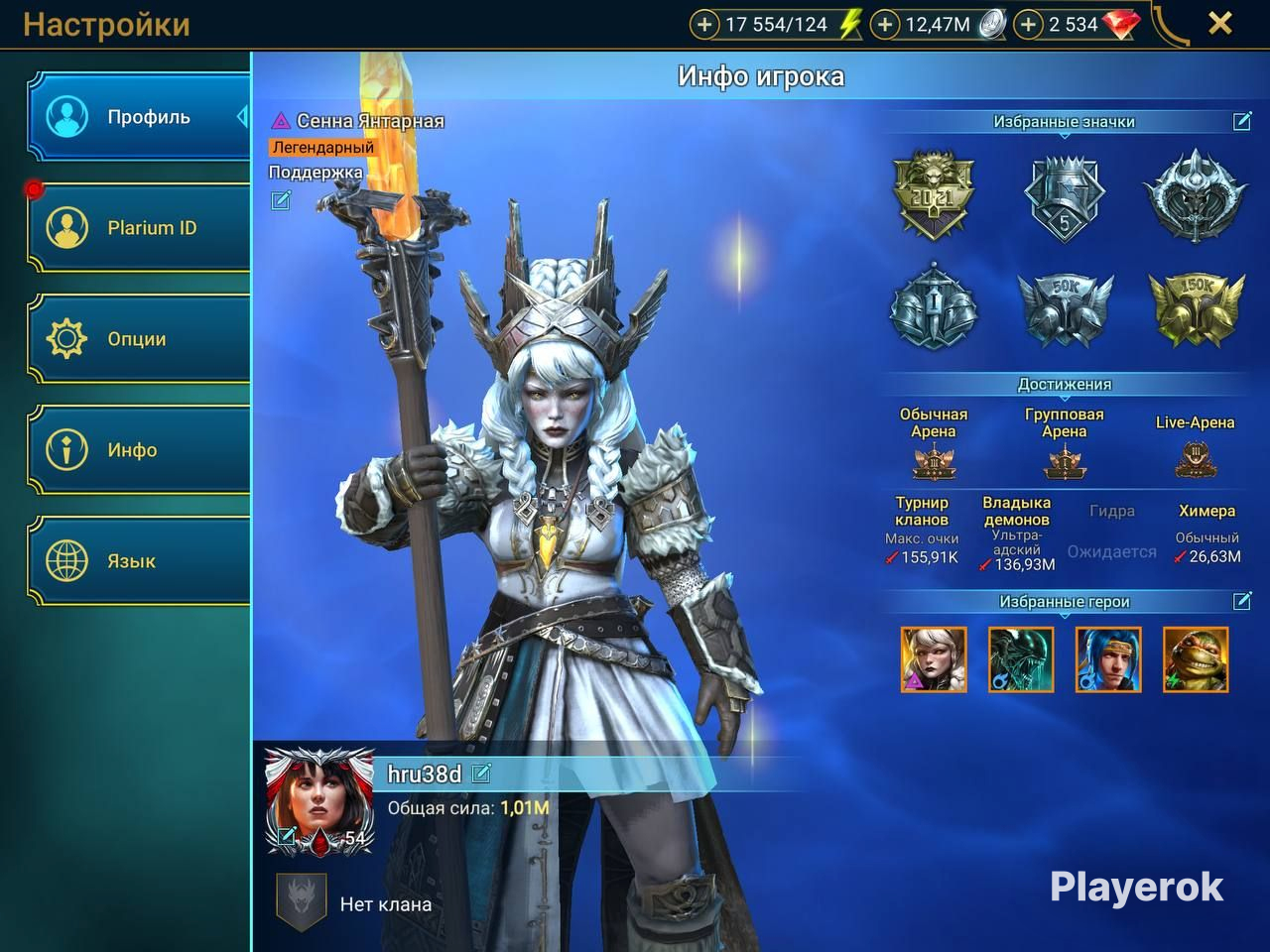This screenshot has height=952, width=1270.
Task: Select the 2021 gold badge
Action: (934, 194)
